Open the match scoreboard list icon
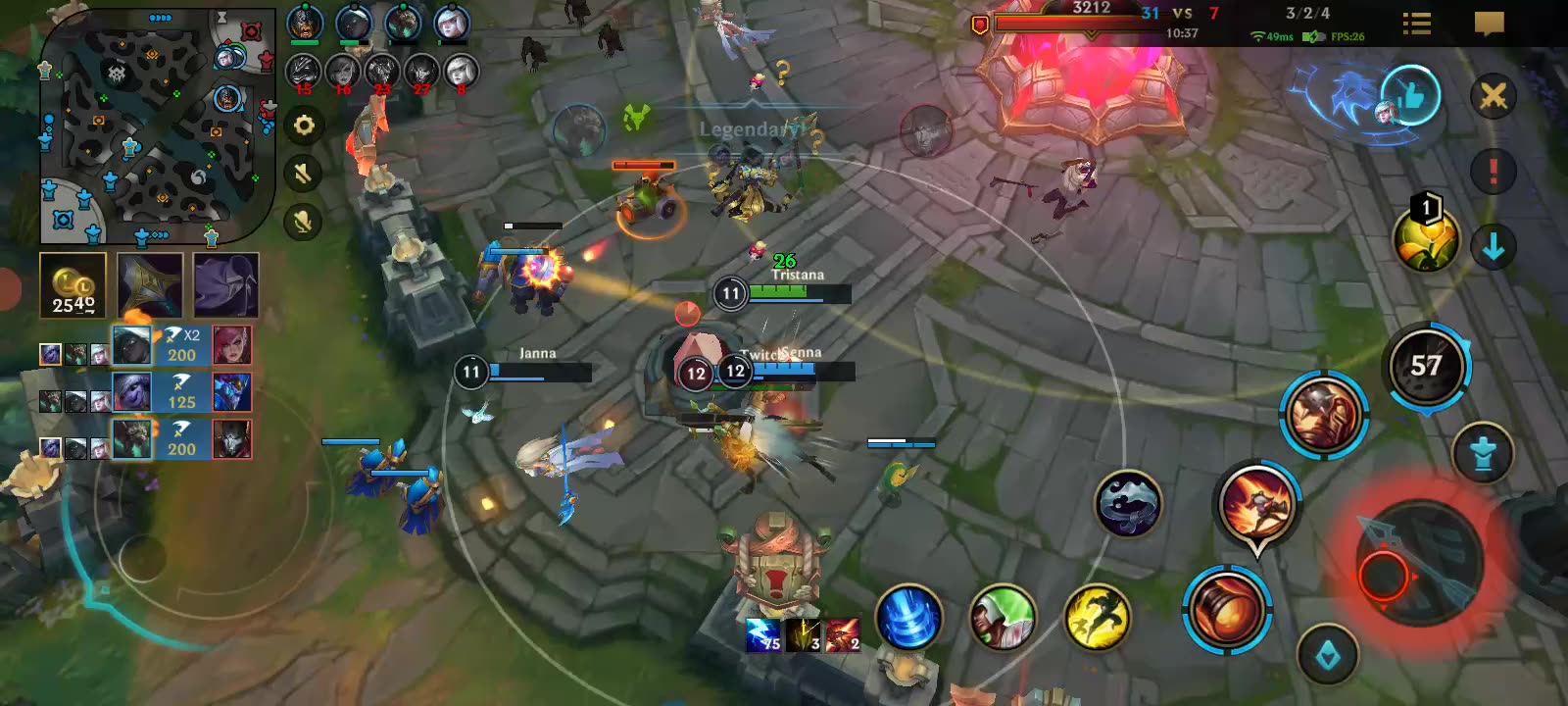This screenshot has width=1568, height=706. click(1416, 24)
